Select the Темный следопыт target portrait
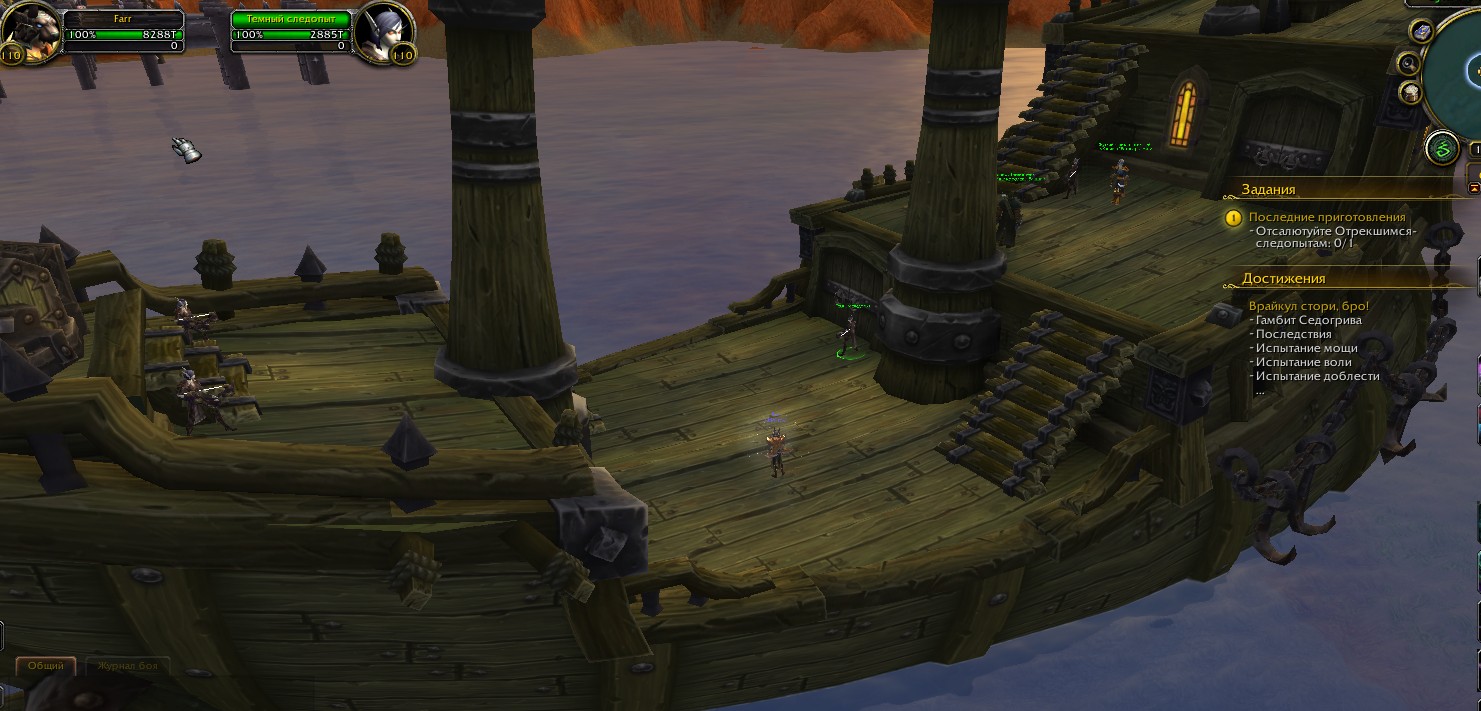The image size is (1481, 711). click(380, 32)
